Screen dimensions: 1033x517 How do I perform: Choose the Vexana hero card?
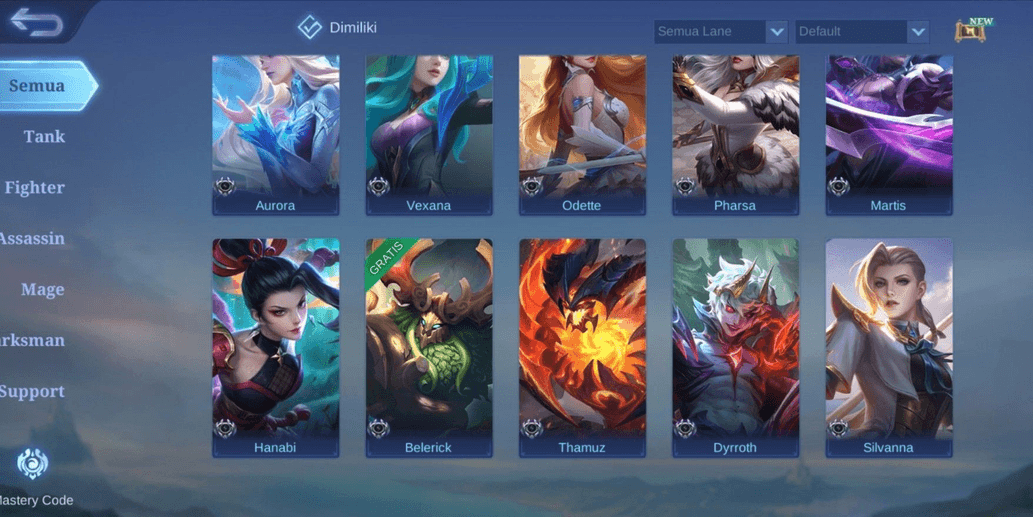(429, 135)
